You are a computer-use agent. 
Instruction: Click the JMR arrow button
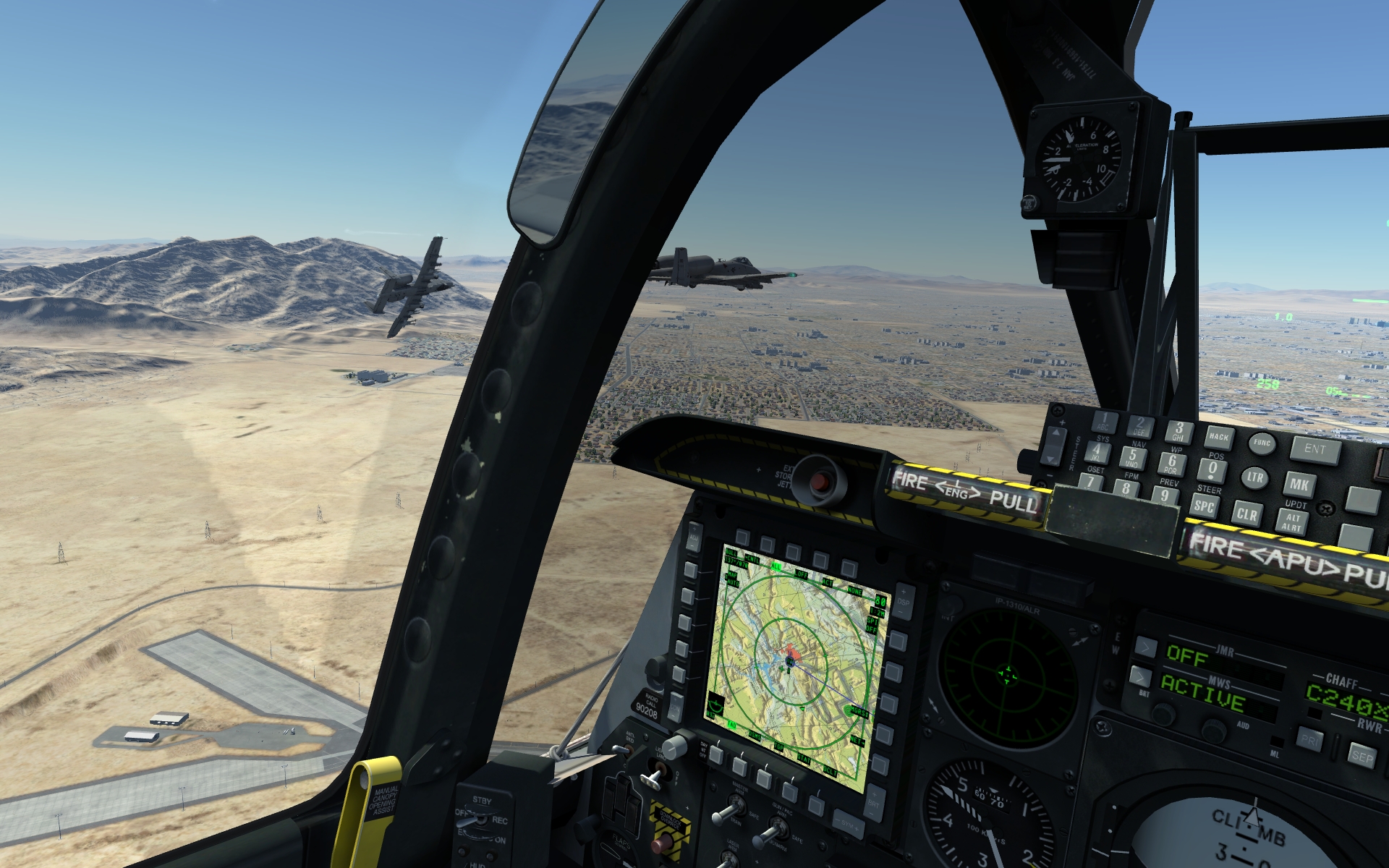point(1144,646)
